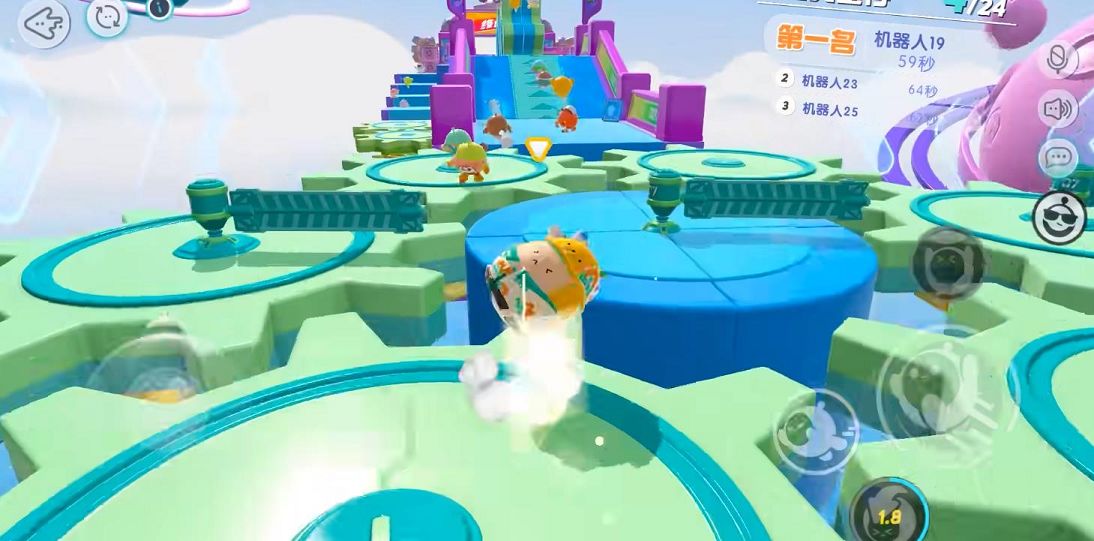Screen dimensions: 1094x541
Task: Click the circular arrows refresh icon
Action: (106, 17)
